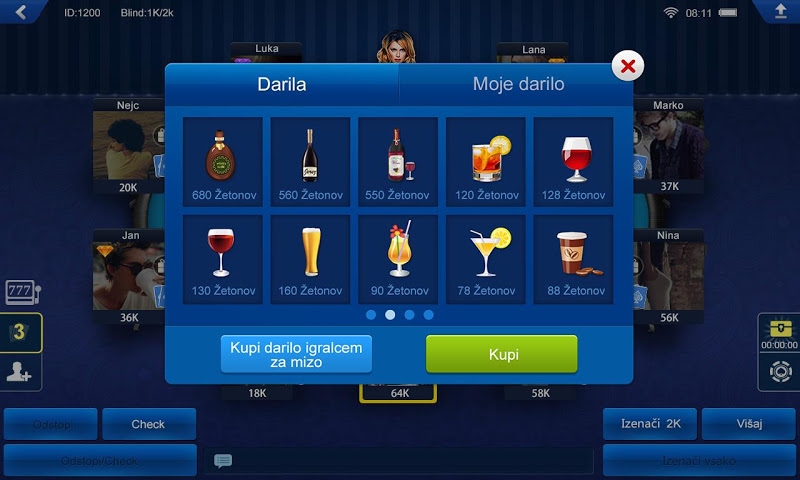Open the 777 slot machine icon
This screenshot has height=480, width=800.
[x=21, y=292]
